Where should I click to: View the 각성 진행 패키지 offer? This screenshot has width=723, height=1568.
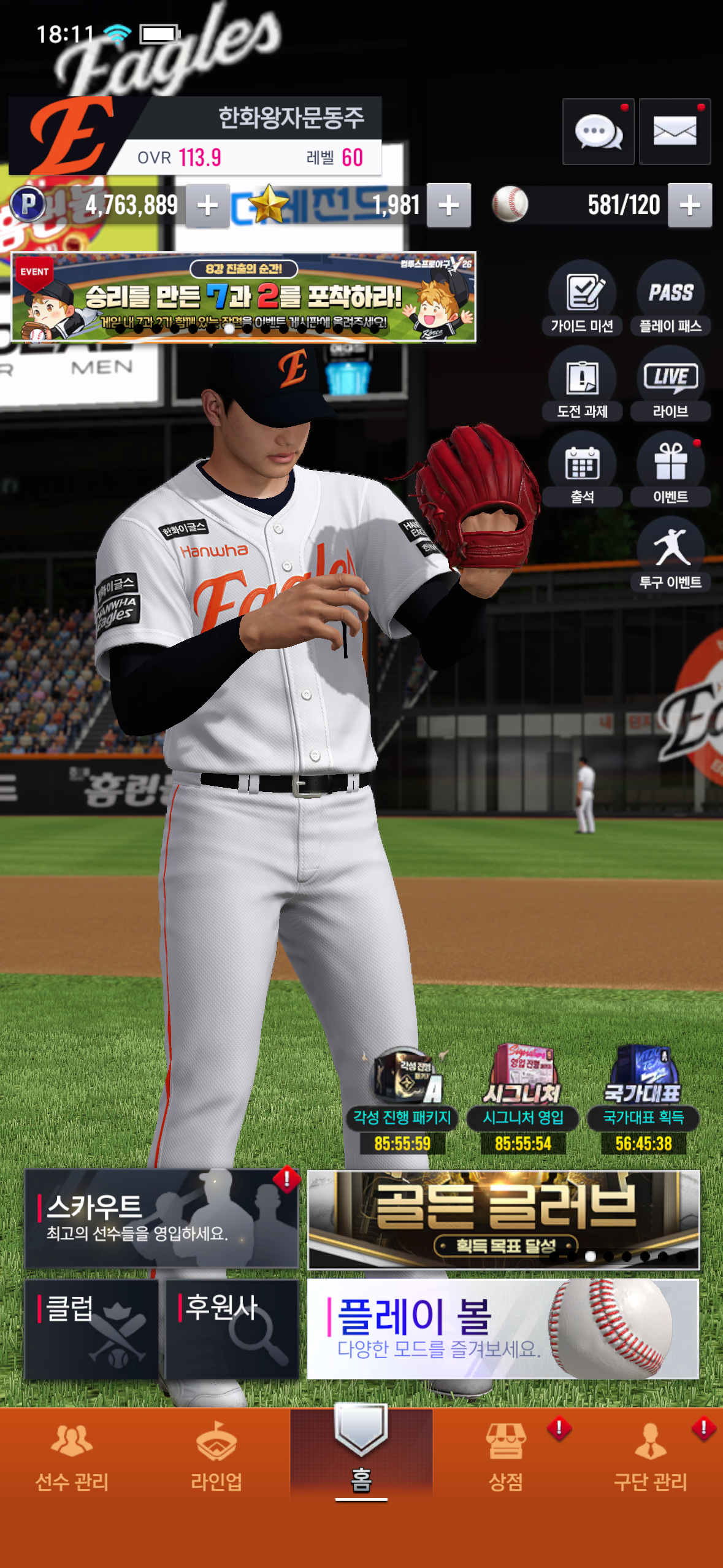point(402,1098)
